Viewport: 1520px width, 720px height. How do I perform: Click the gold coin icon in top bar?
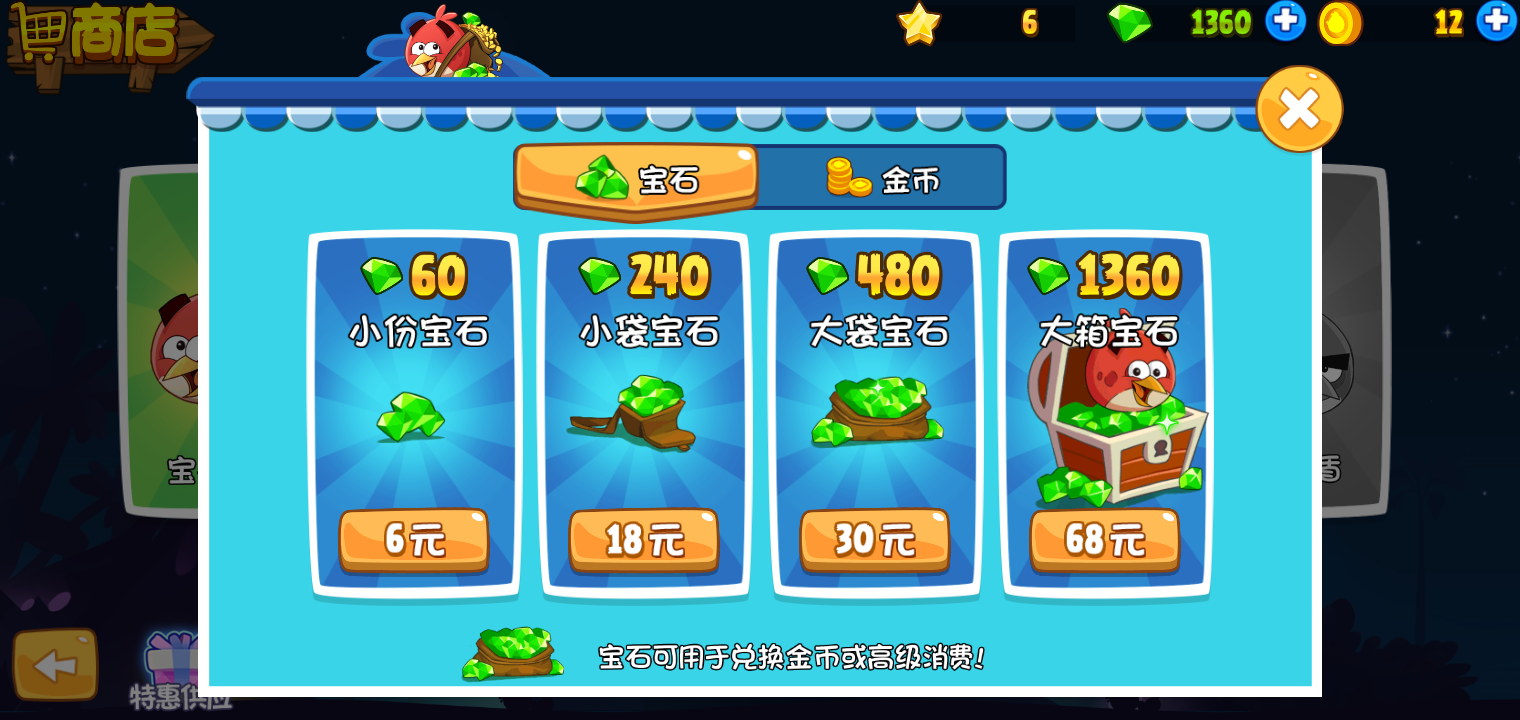coord(1340,22)
